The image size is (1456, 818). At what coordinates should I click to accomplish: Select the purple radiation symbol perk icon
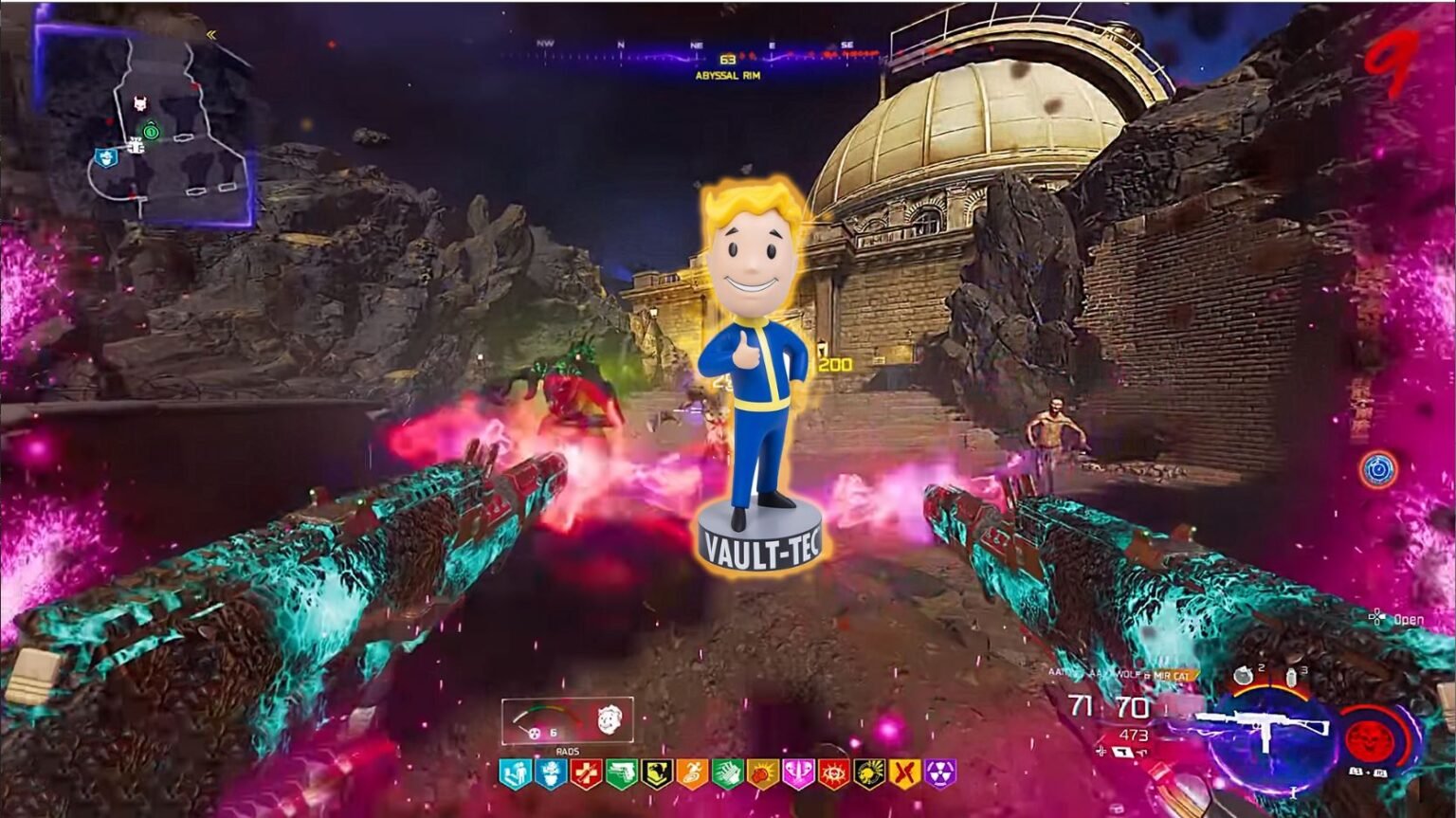(940, 774)
